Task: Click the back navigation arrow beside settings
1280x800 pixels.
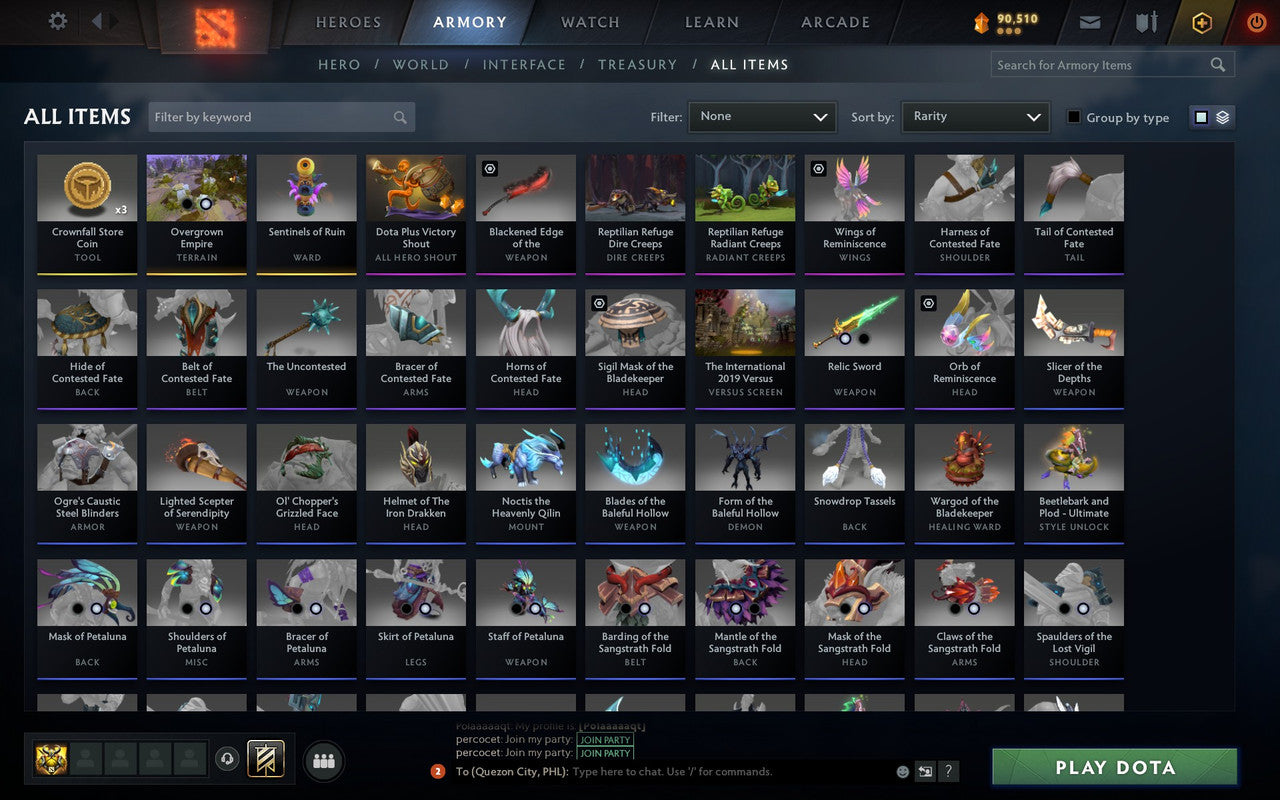Action: (x=97, y=22)
